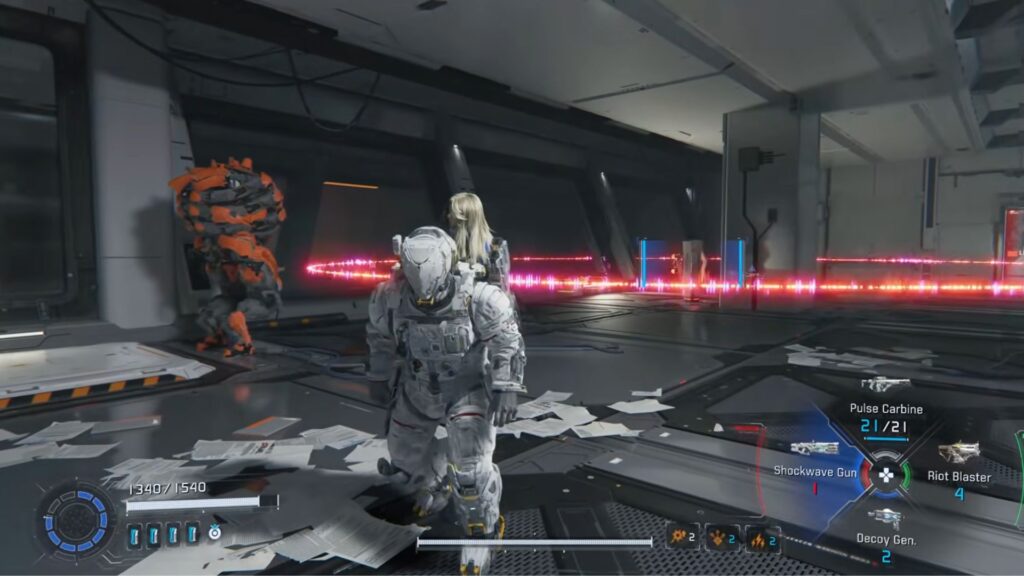Click the white medal icon beside energy cells
The height and width of the screenshot is (576, 1024).
(x=214, y=534)
